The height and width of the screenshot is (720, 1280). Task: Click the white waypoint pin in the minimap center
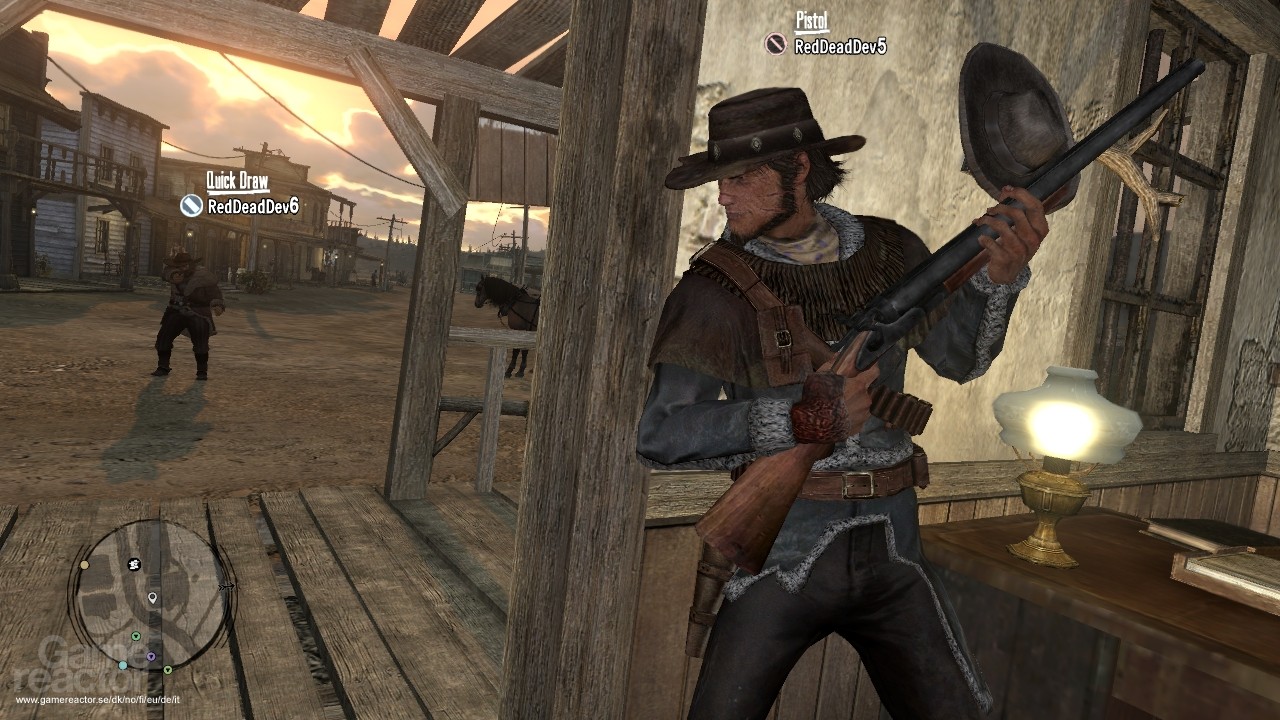pos(152,598)
